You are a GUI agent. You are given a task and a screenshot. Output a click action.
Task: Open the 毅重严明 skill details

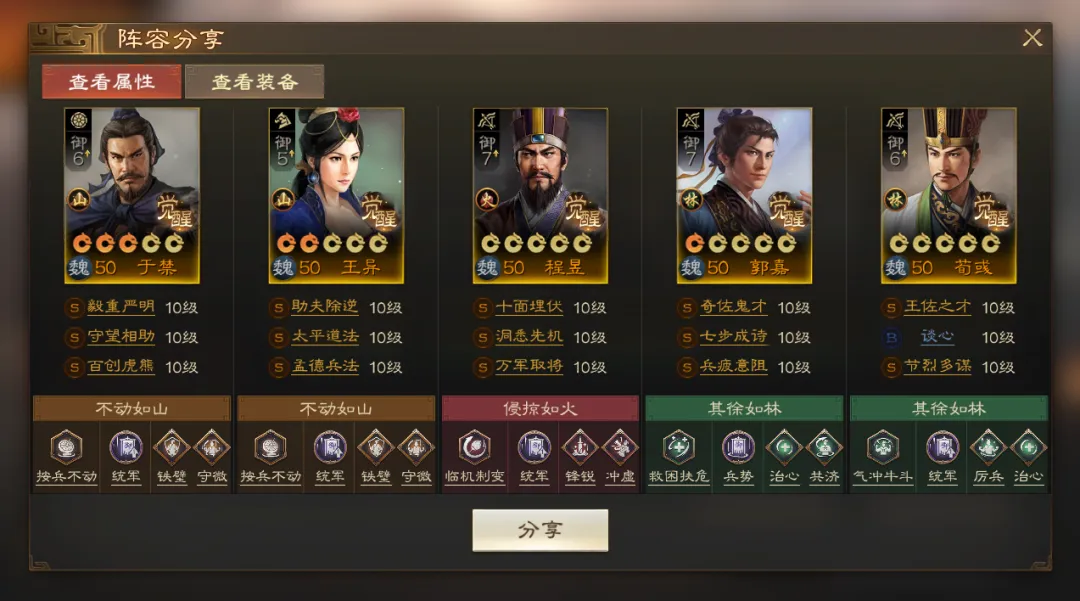tap(121, 308)
